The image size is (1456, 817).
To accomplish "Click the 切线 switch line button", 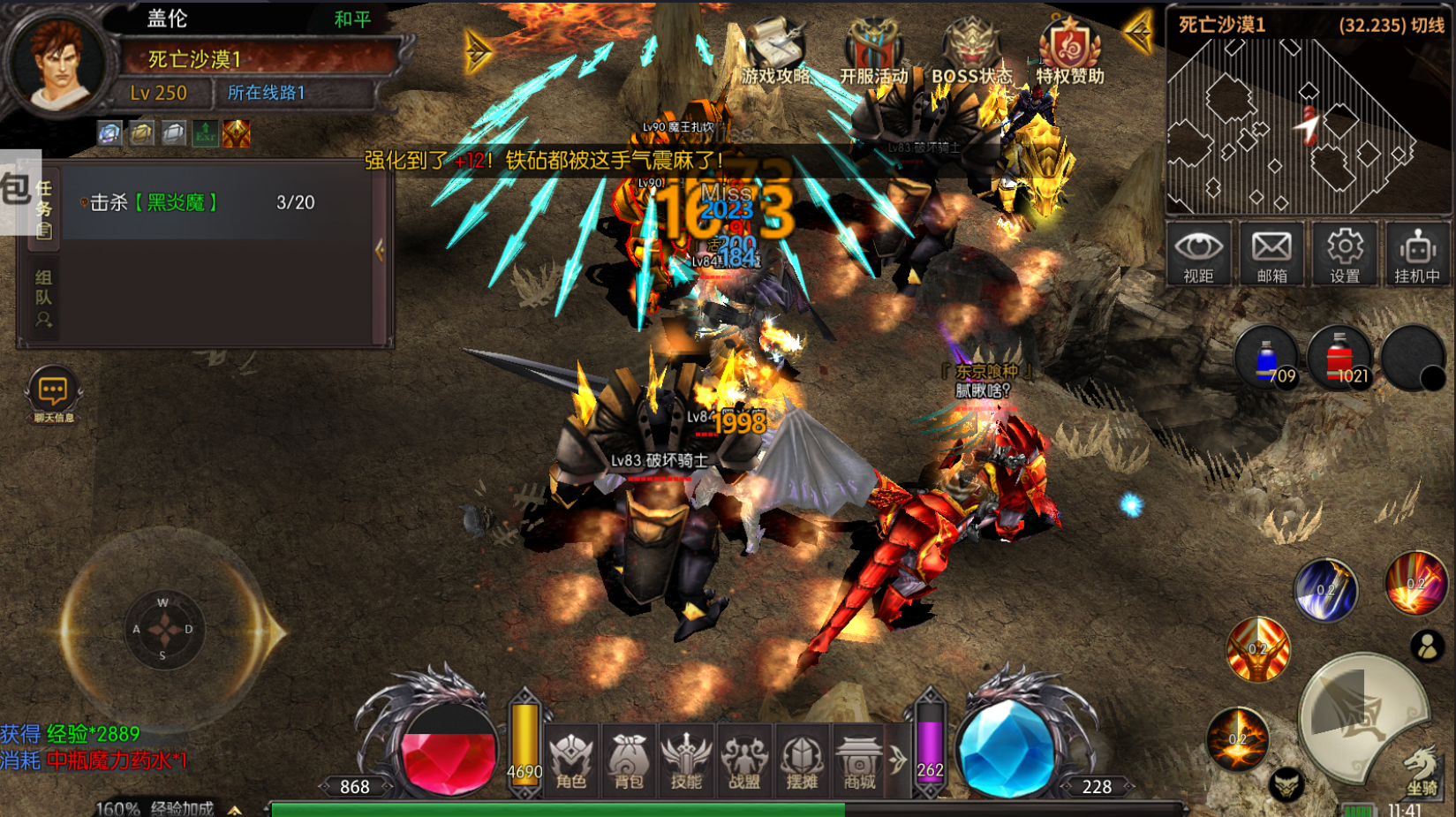I will click(1427, 25).
